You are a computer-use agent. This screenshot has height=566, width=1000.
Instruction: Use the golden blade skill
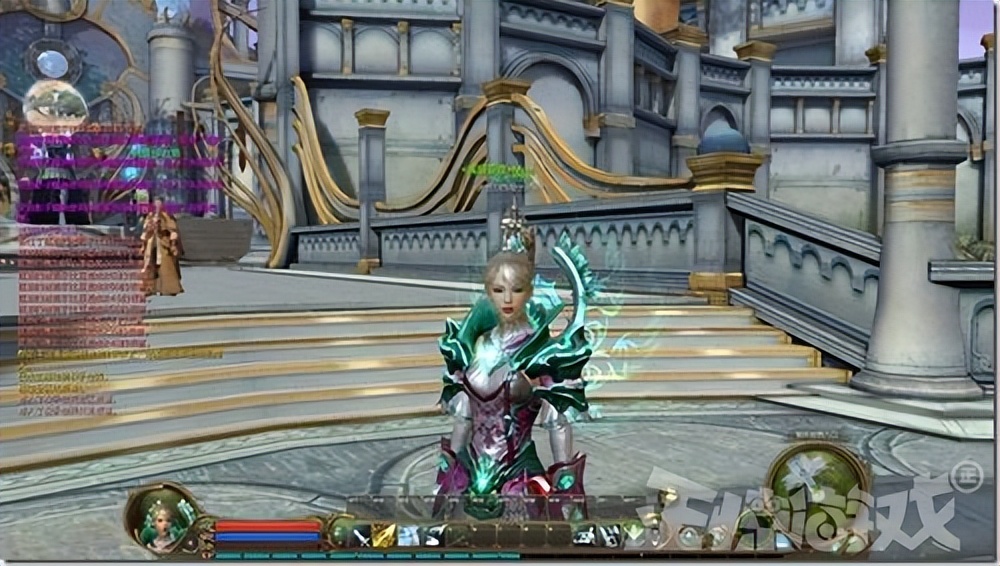coord(384,537)
